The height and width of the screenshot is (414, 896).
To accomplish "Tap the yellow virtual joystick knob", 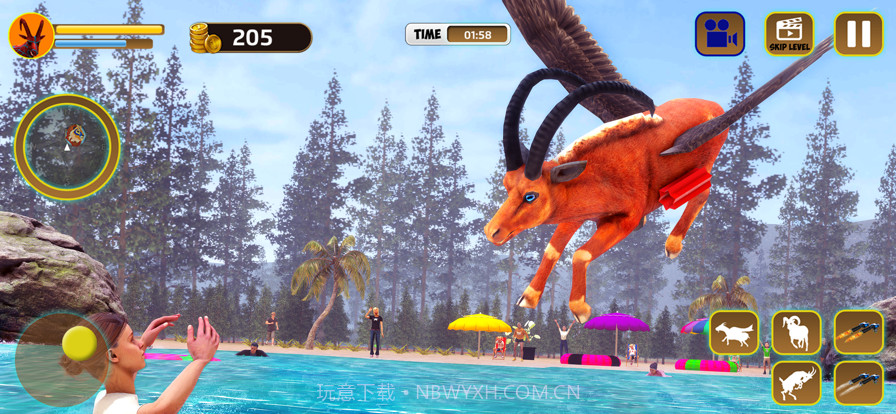I will [78, 343].
